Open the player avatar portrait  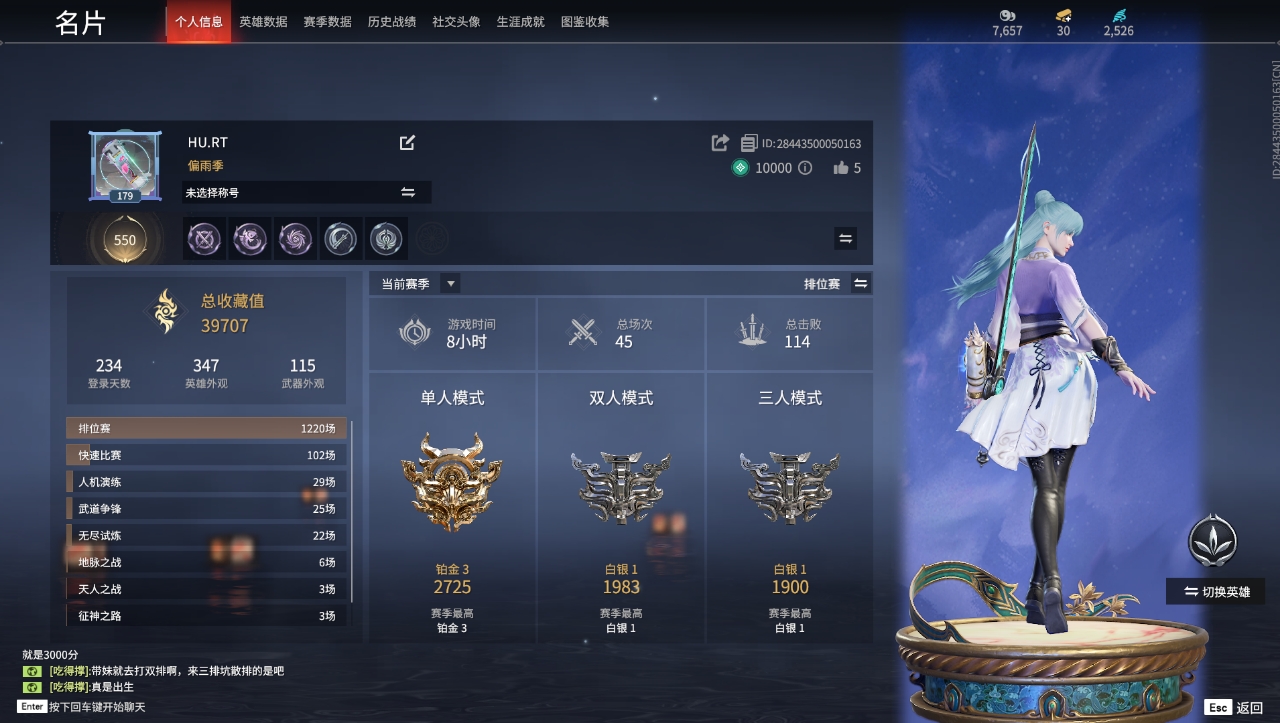[x=125, y=165]
